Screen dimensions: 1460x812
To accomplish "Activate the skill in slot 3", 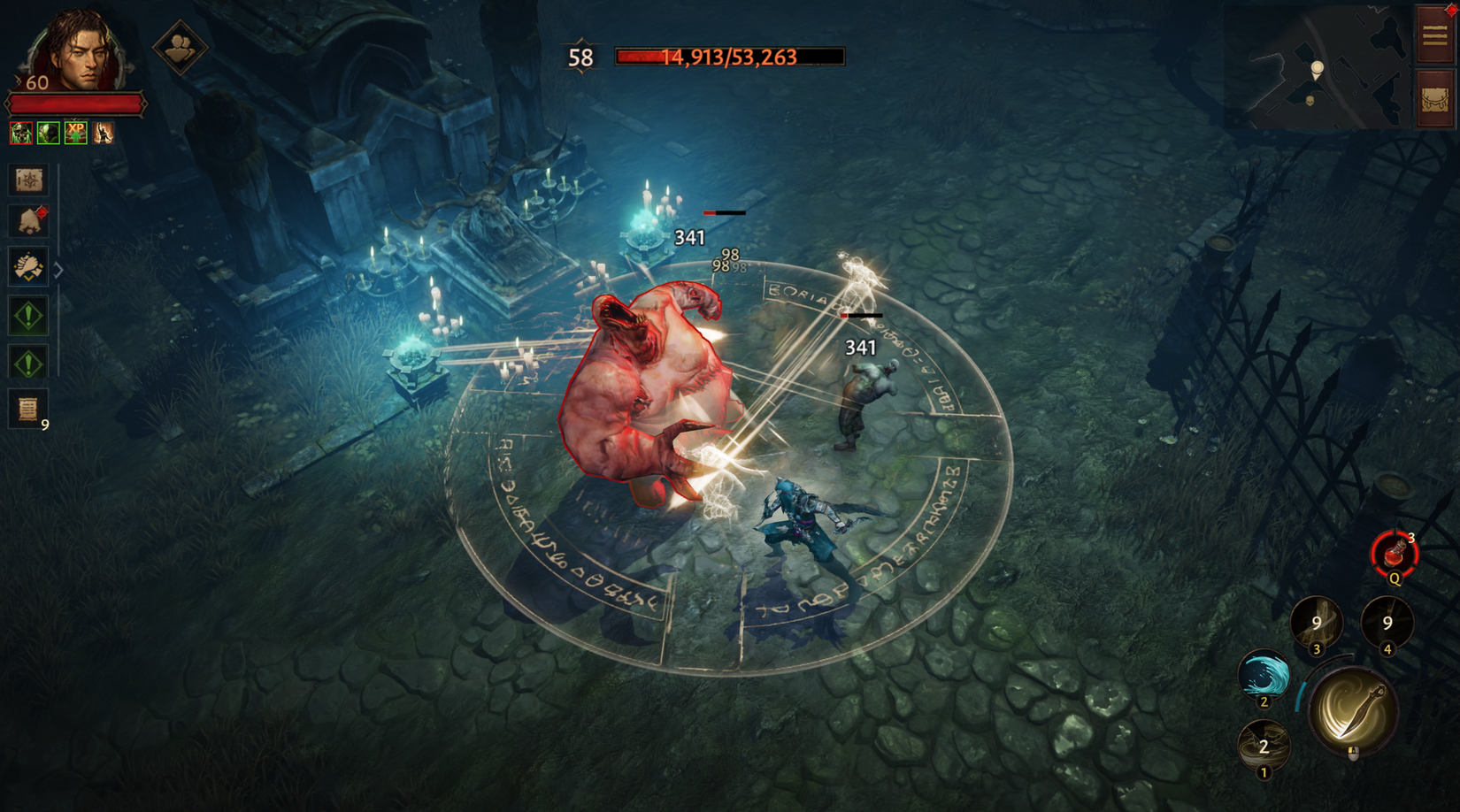I will click(x=1318, y=623).
